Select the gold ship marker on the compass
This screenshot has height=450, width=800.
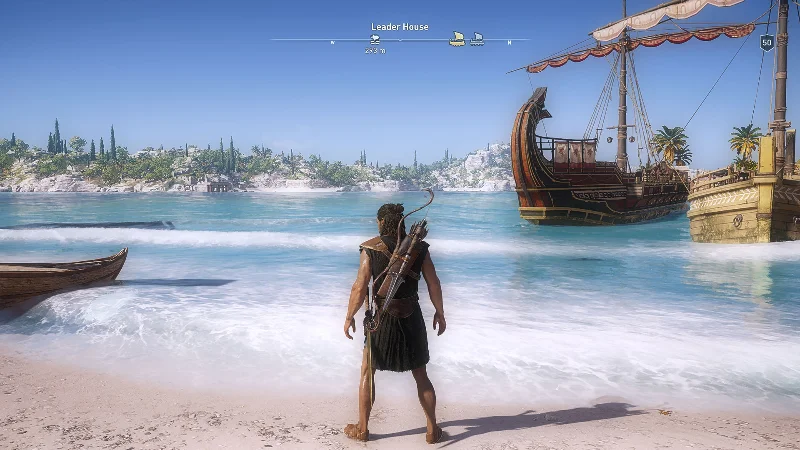(457, 39)
